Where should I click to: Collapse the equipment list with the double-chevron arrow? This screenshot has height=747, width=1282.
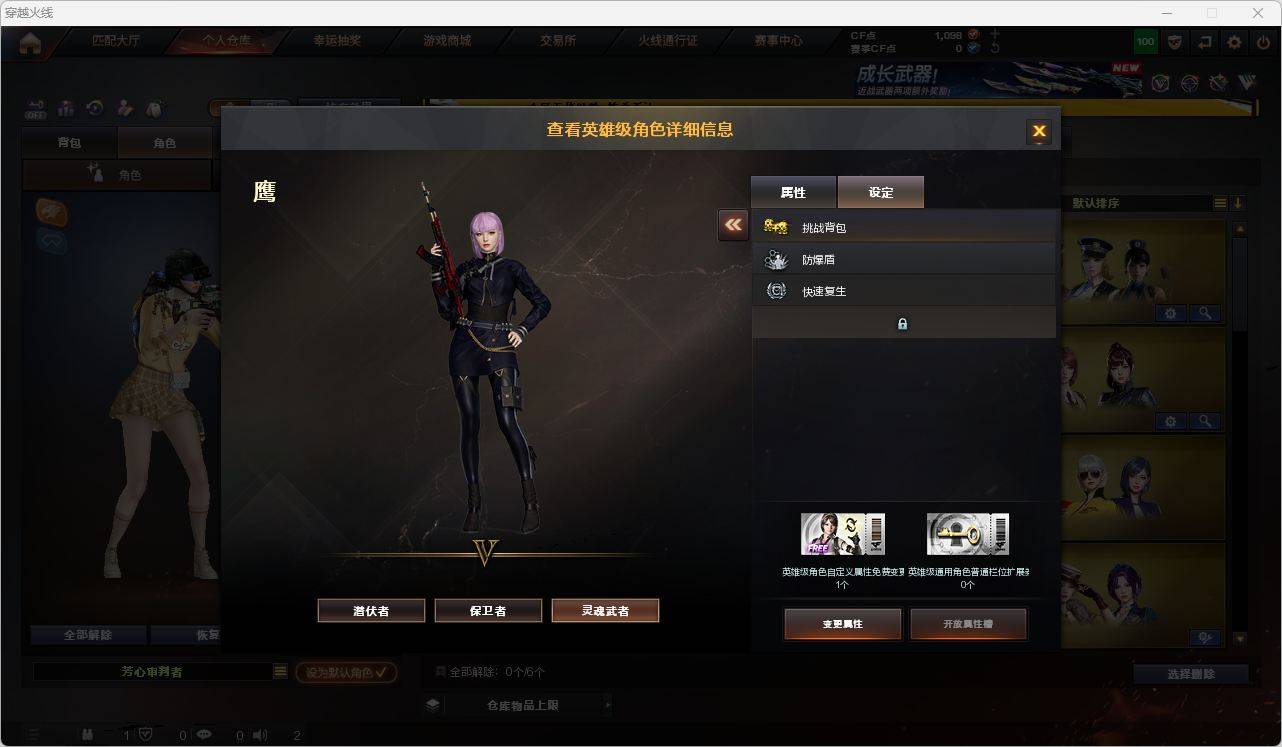(x=732, y=226)
